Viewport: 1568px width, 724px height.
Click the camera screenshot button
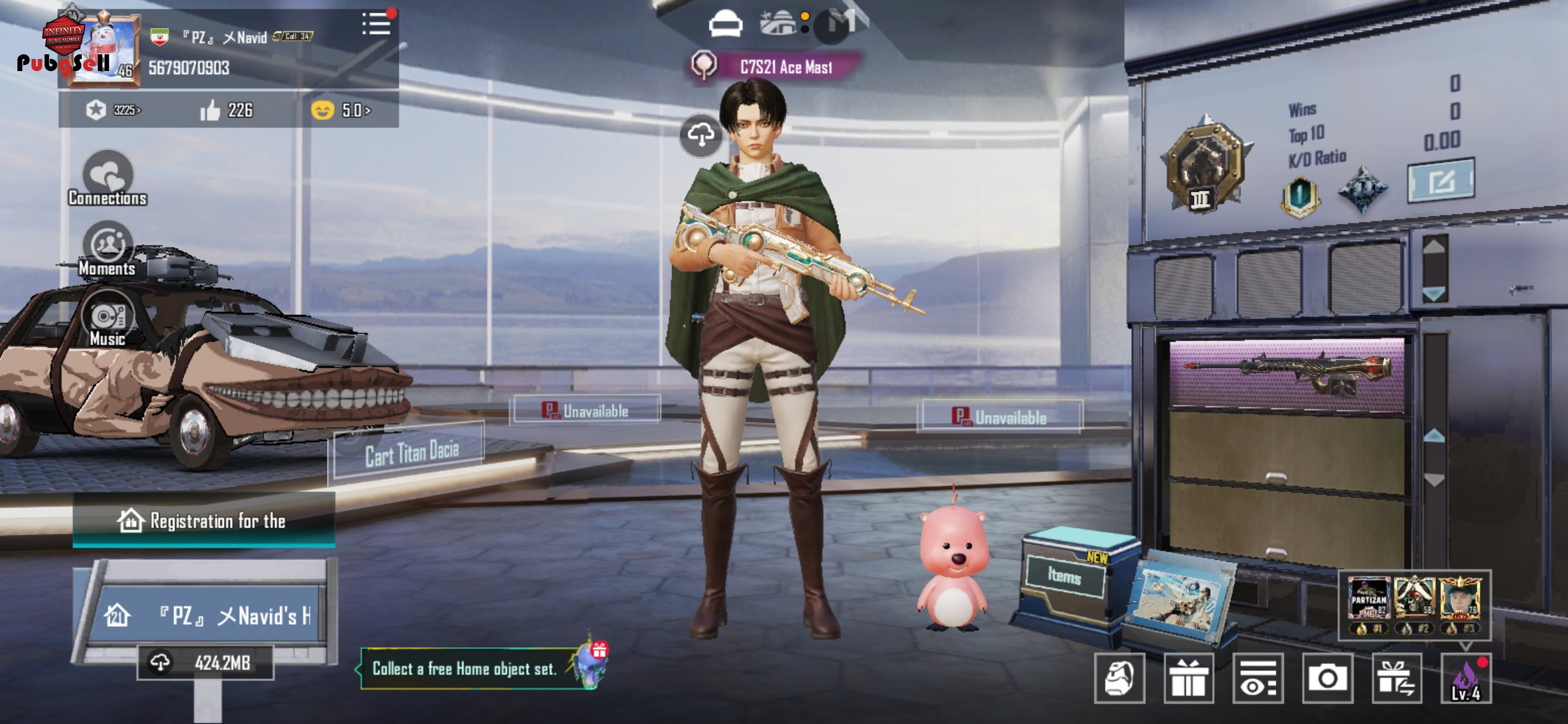click(1327, 679)
